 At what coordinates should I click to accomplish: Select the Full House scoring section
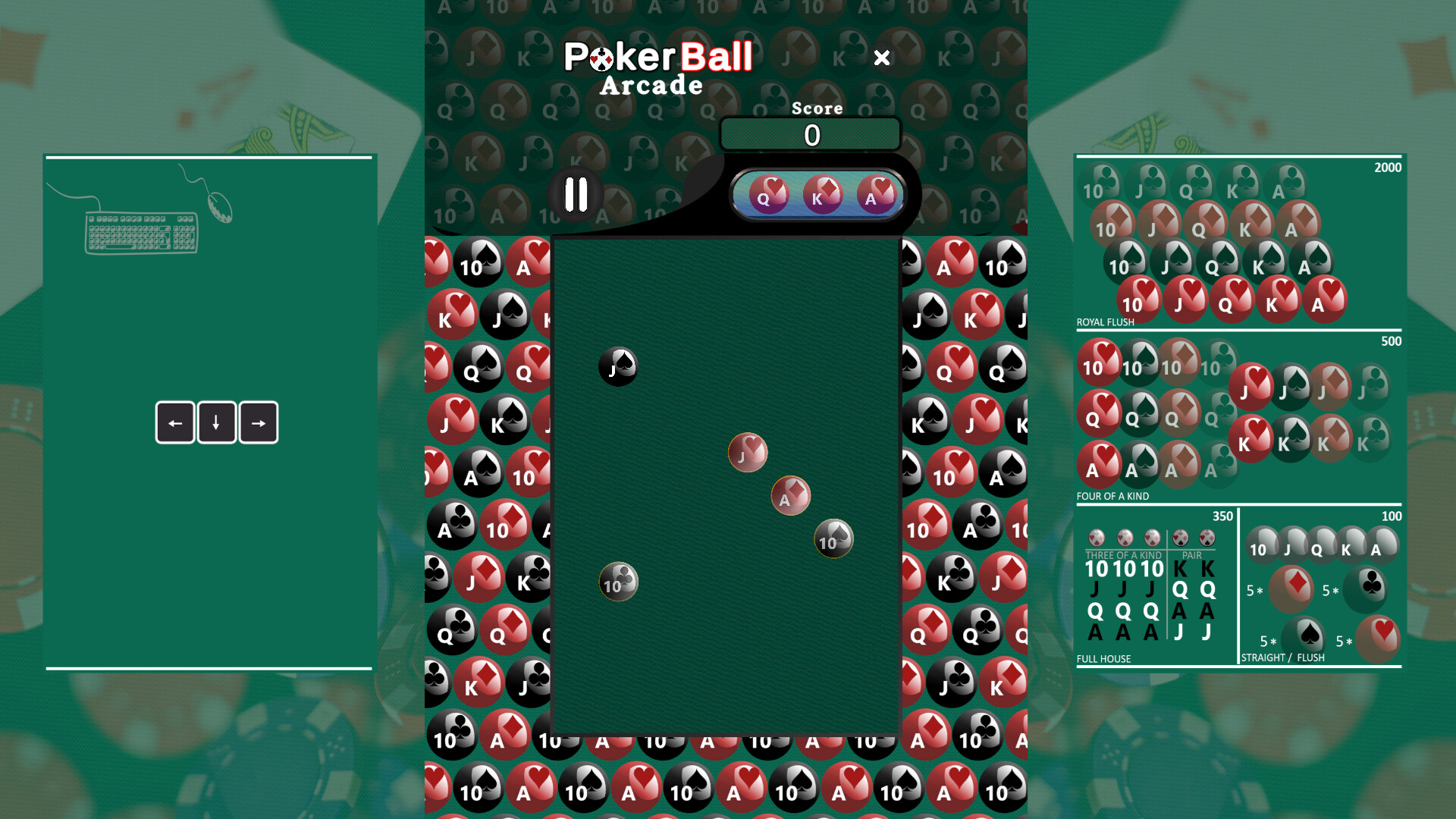[1155, 591]
